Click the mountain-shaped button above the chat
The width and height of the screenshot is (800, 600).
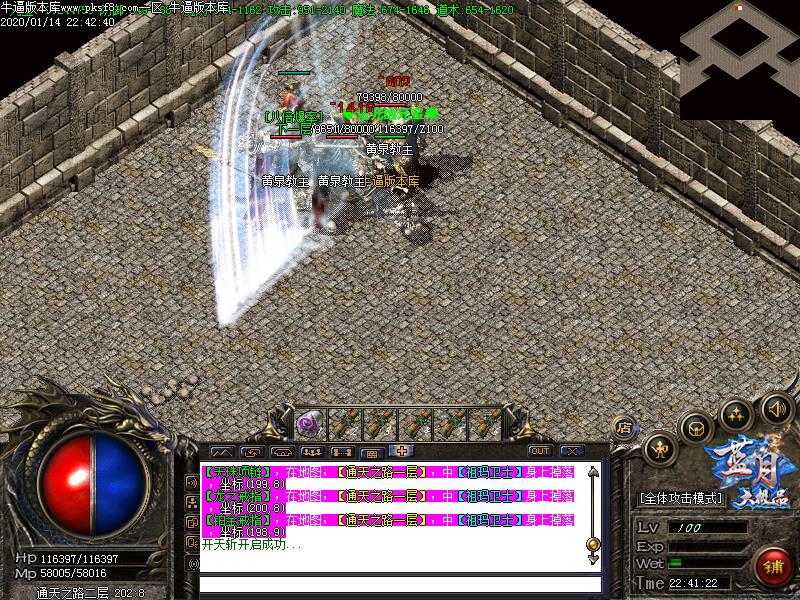(221, 452)
